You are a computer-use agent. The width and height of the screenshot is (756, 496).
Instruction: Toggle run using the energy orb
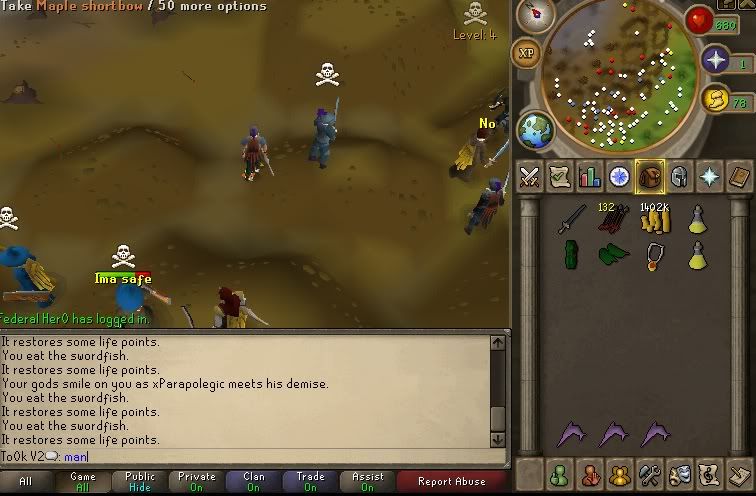pyautogui.click(x=714, y=99)
